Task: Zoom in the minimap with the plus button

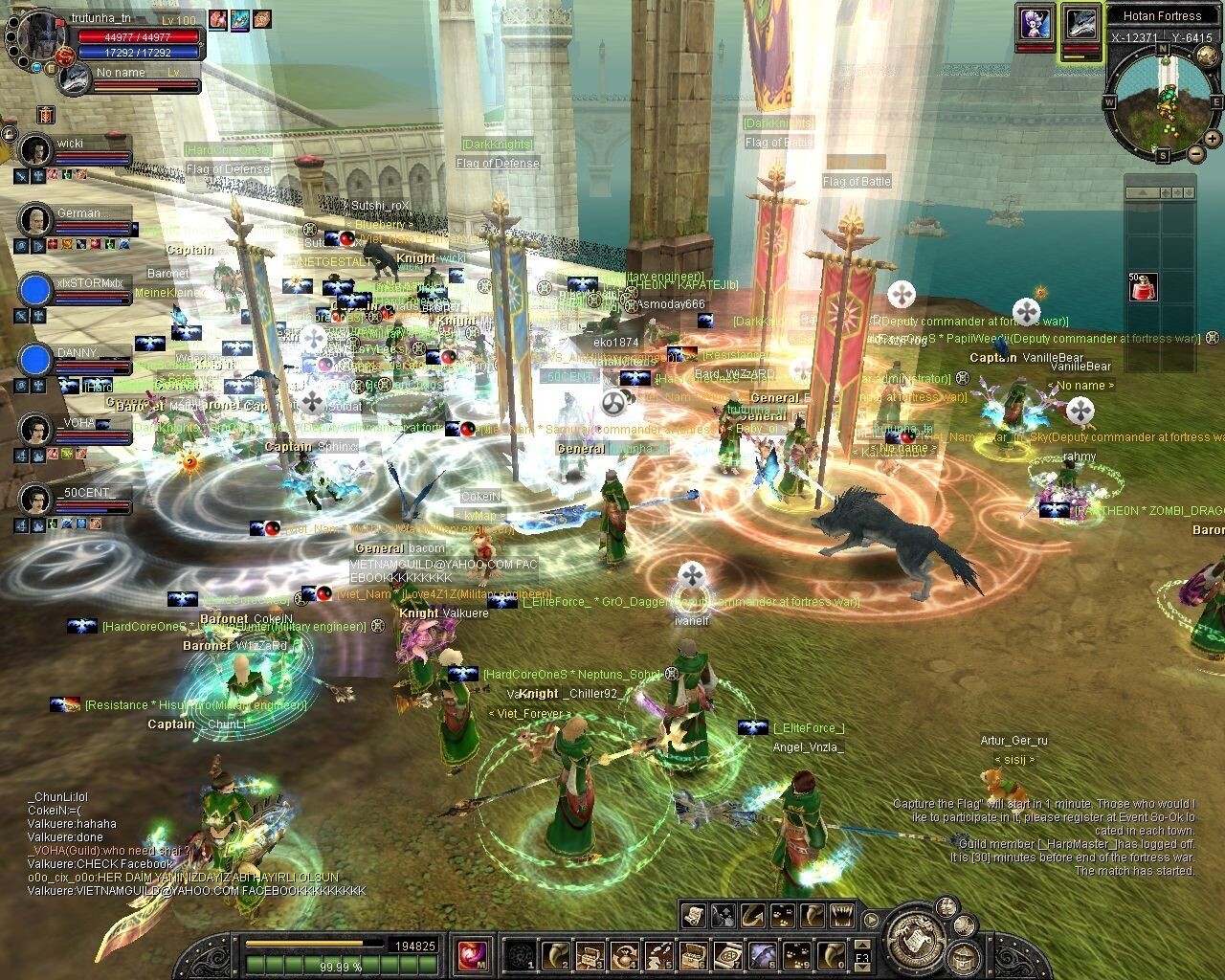Action: pos(1212,137)
